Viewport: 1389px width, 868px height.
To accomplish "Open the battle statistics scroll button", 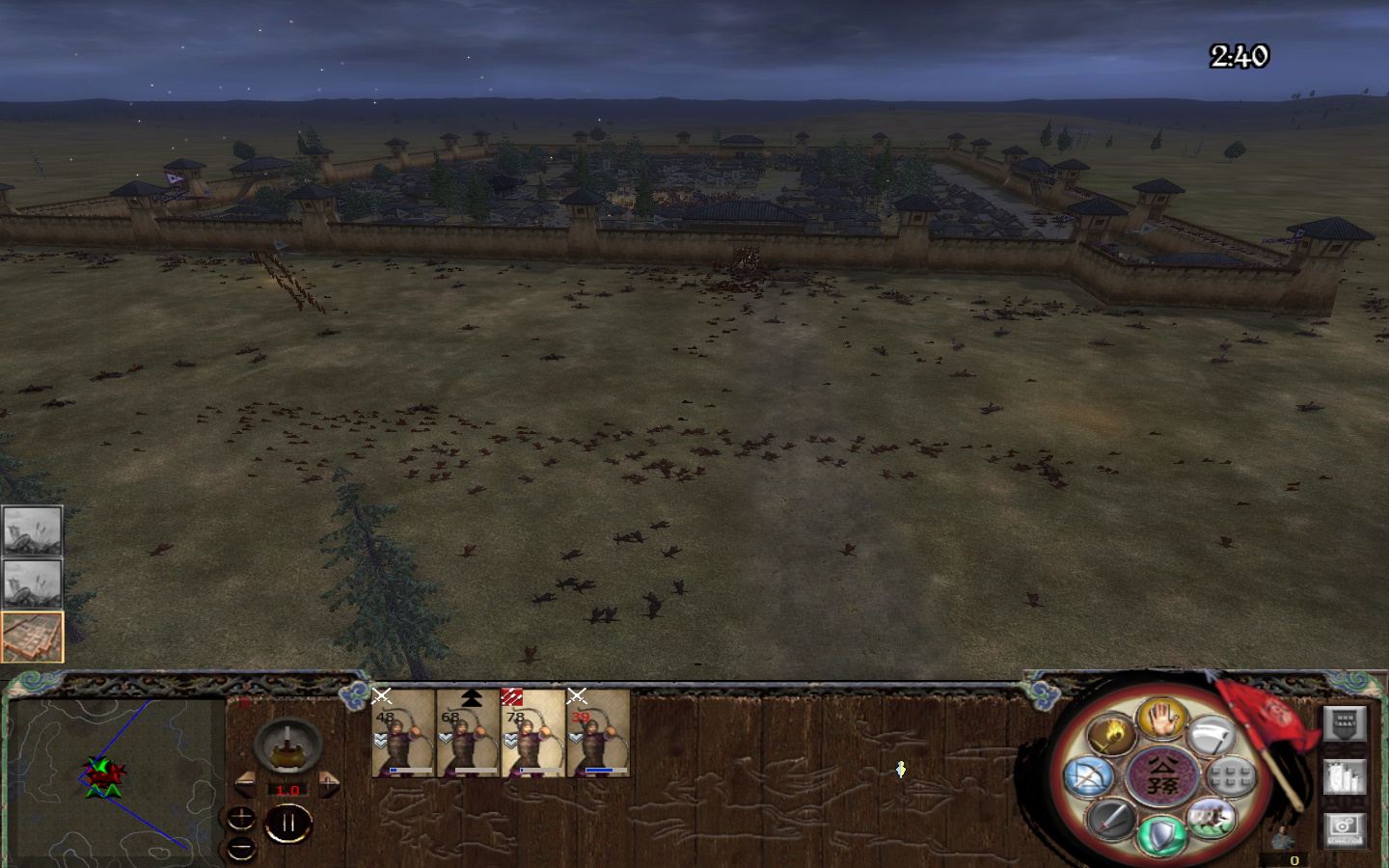I will pos(1344,776).
